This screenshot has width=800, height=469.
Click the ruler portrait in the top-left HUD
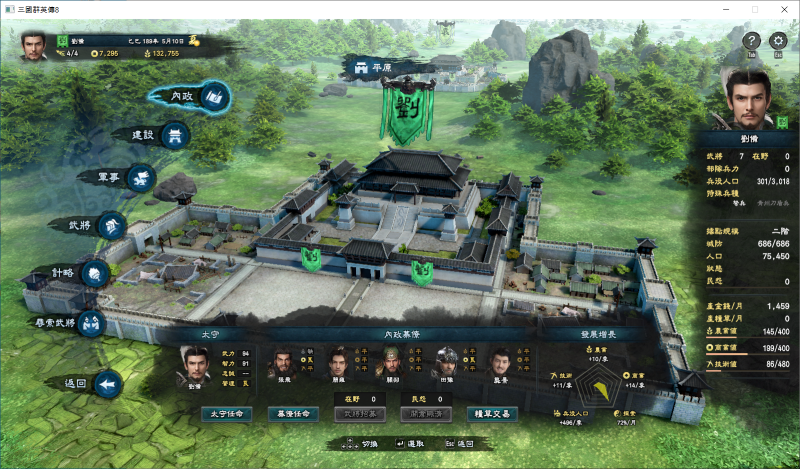tap(35, 44)
